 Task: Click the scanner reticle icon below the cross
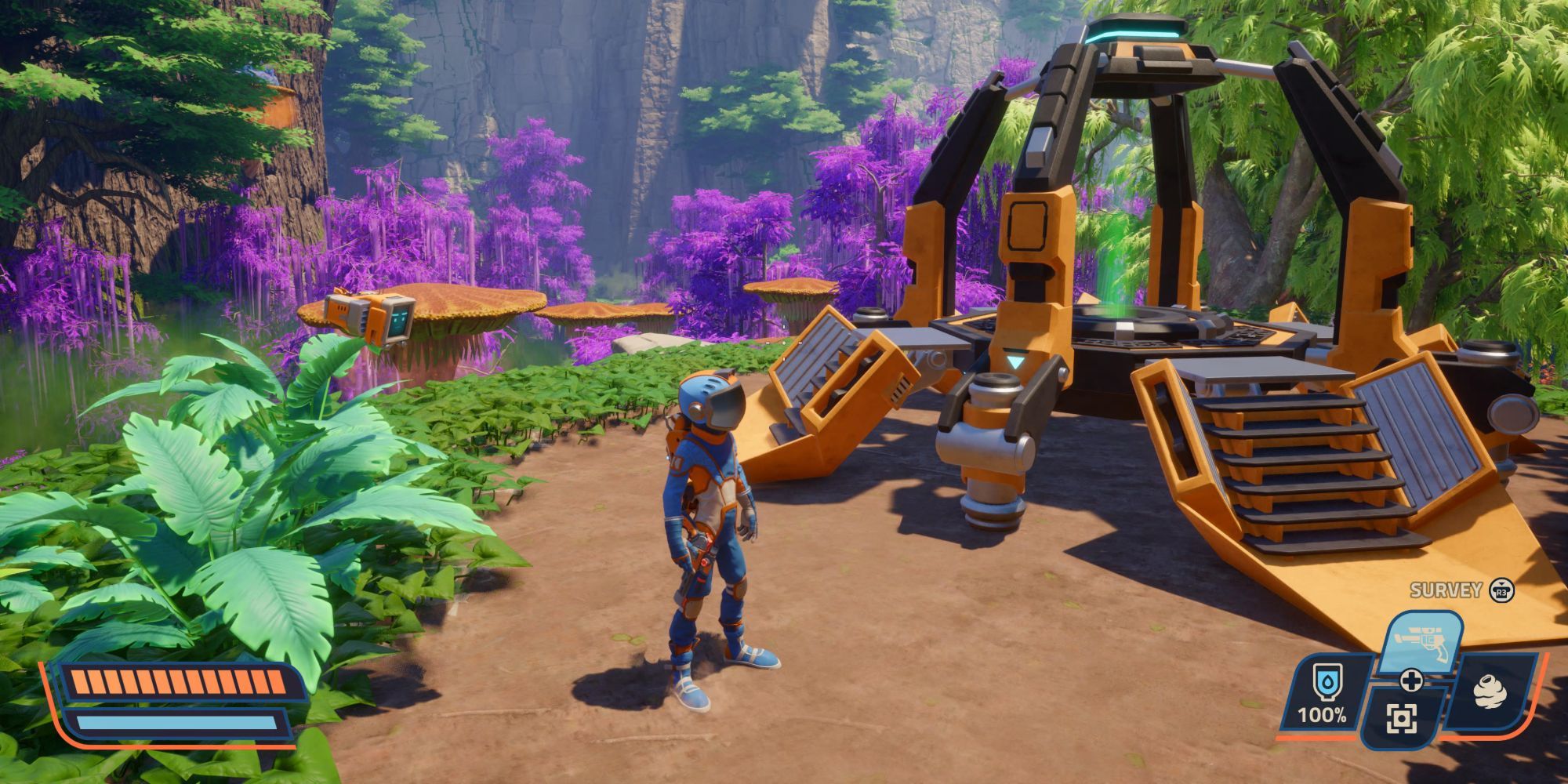click(x=1401, y=720)
